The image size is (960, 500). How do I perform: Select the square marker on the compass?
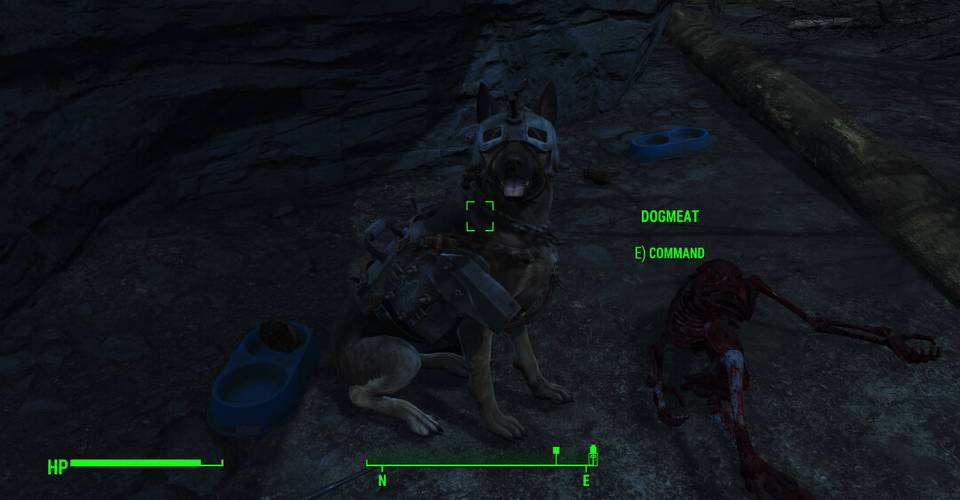click(556, 452)
